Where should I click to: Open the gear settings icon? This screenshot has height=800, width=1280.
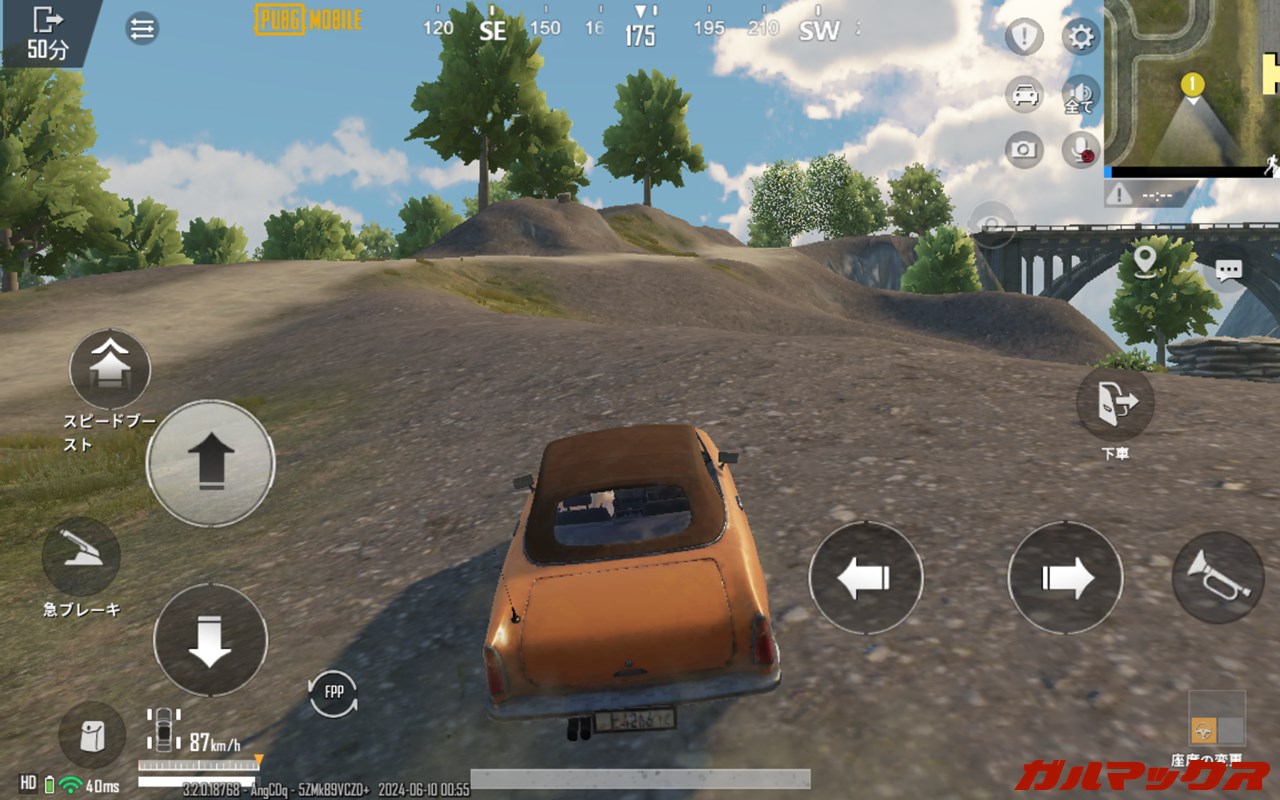point(1080,38)
